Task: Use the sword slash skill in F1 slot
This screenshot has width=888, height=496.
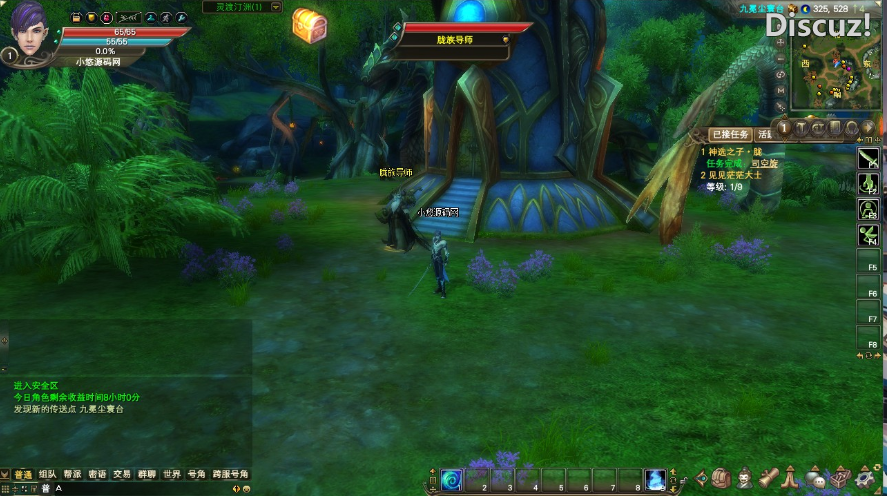Action: 868,161
